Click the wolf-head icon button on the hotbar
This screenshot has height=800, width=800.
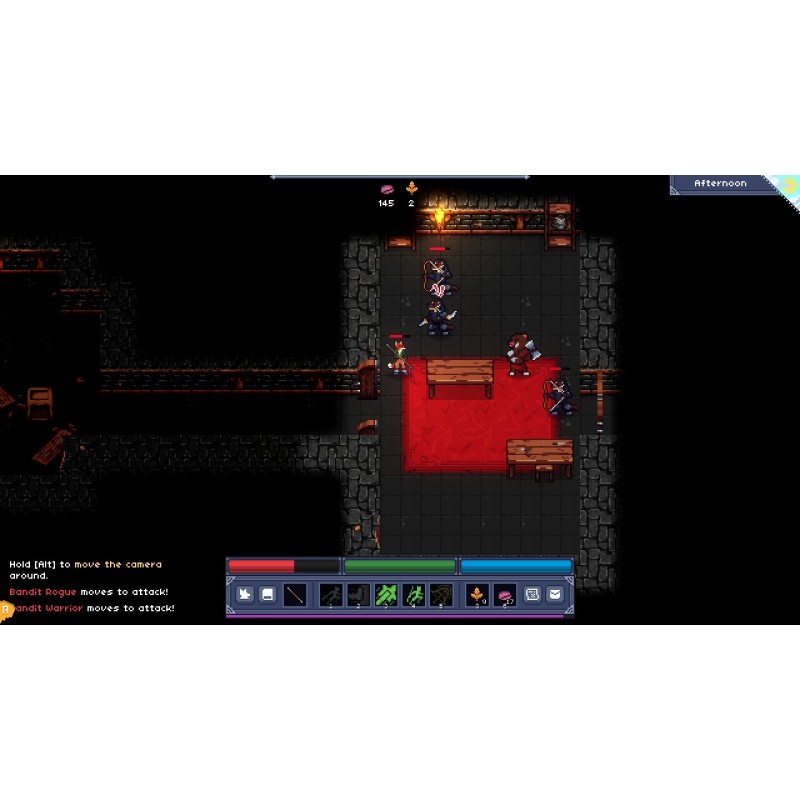click(x=245, y=595)
